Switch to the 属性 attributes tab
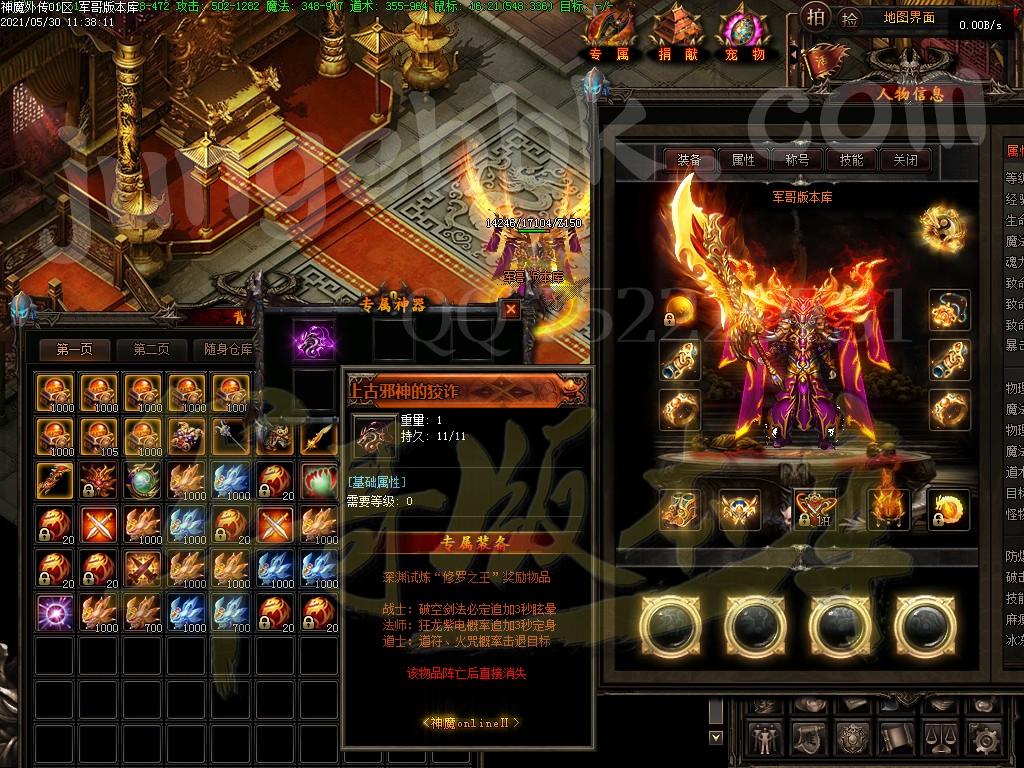 [x=743, y=160]
